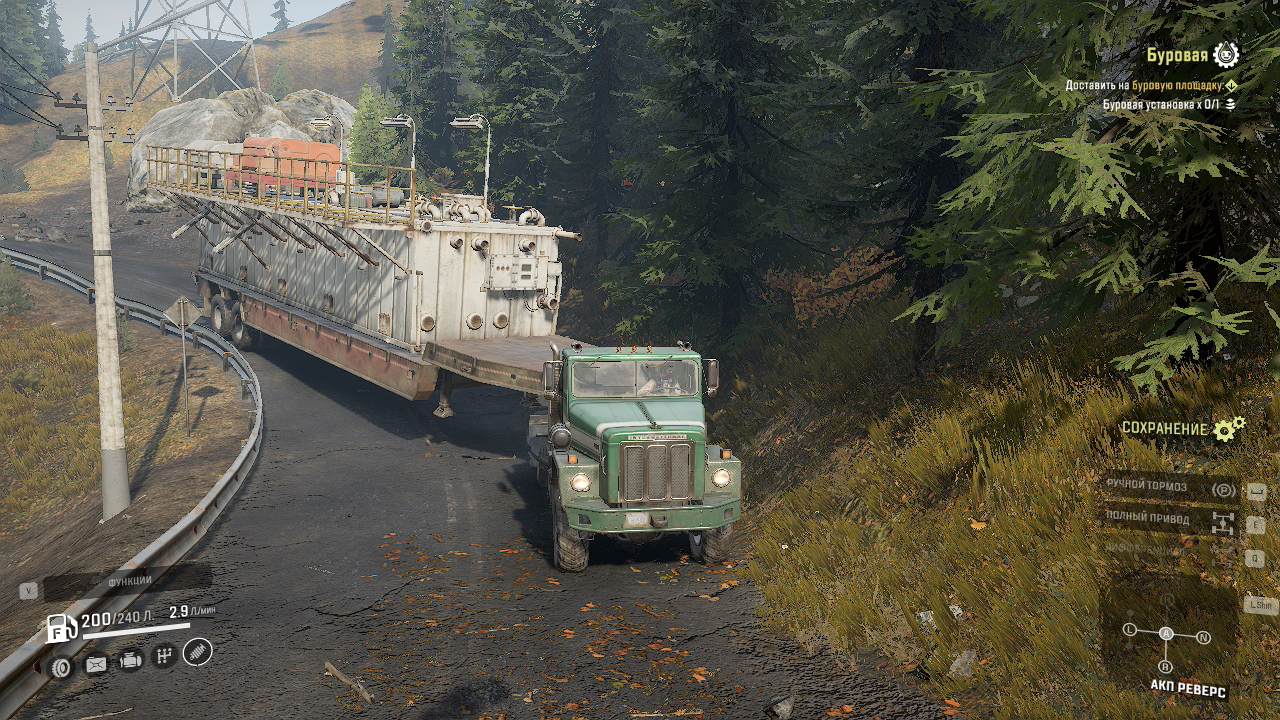Click the wheel damage status icon
This screenshot has height=720, width=1280.
(62, 666)
